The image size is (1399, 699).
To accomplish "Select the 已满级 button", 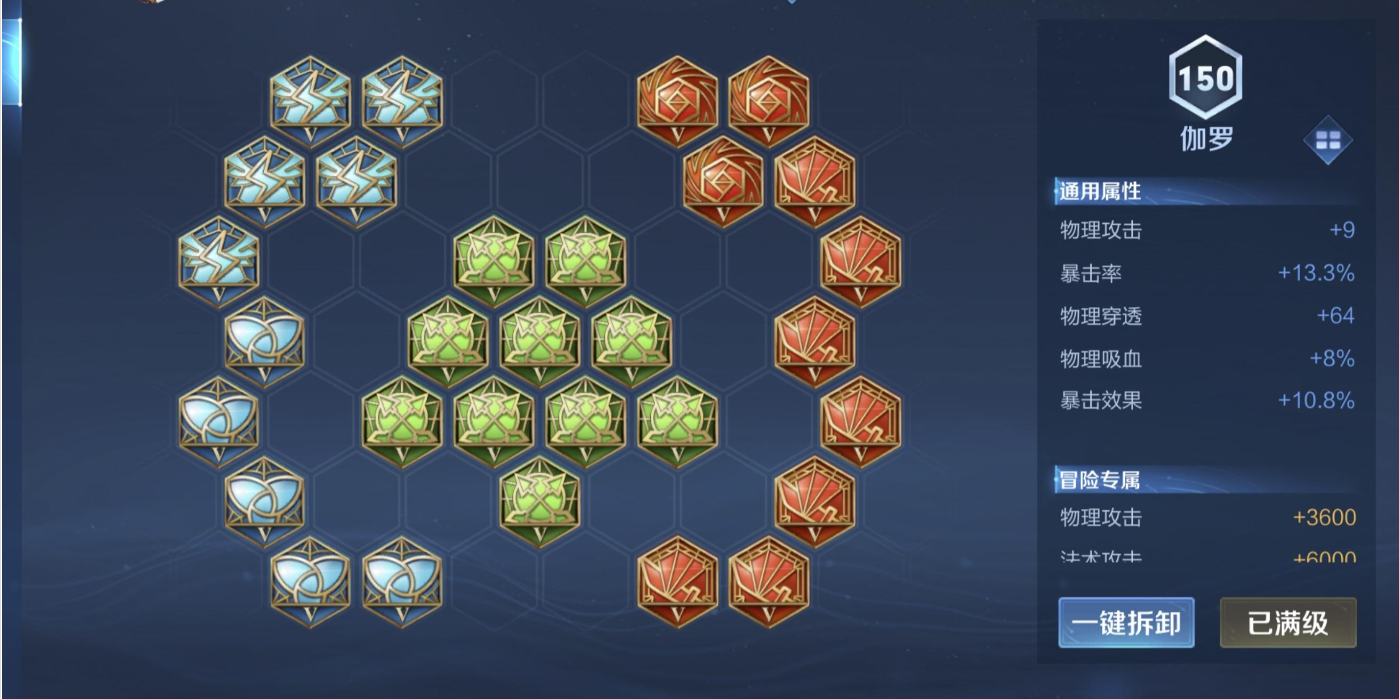I will (1288, 623).
